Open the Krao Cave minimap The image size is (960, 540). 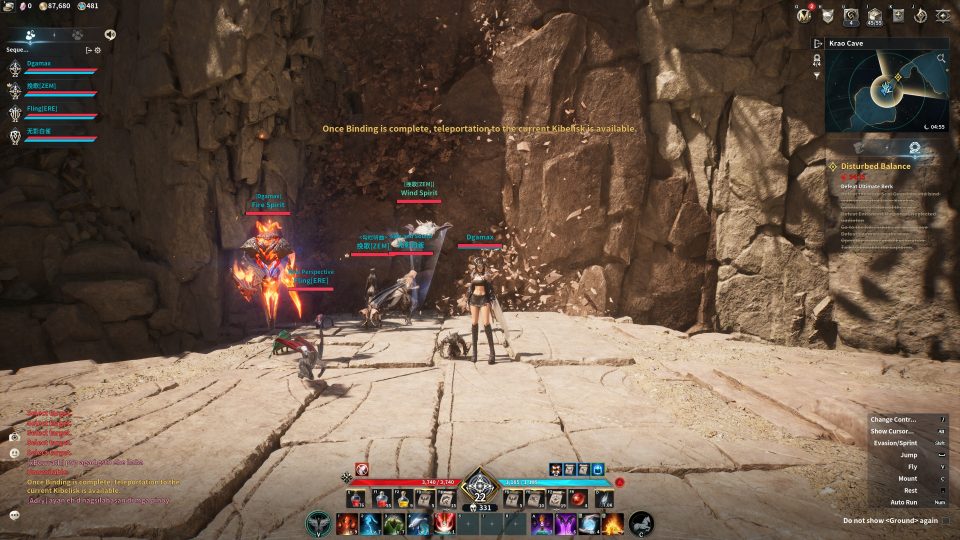click(x=886, y=90)
